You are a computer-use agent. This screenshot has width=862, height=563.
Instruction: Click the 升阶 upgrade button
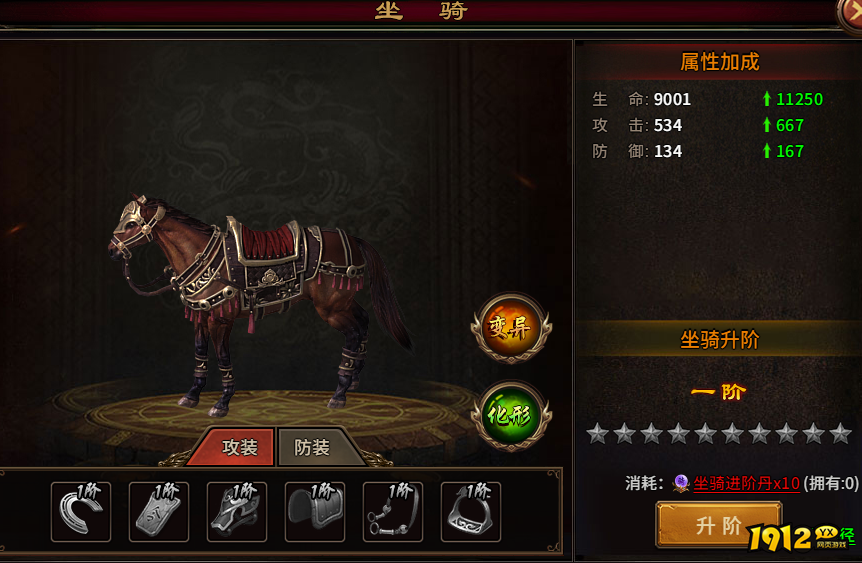(x=717, y=525)
